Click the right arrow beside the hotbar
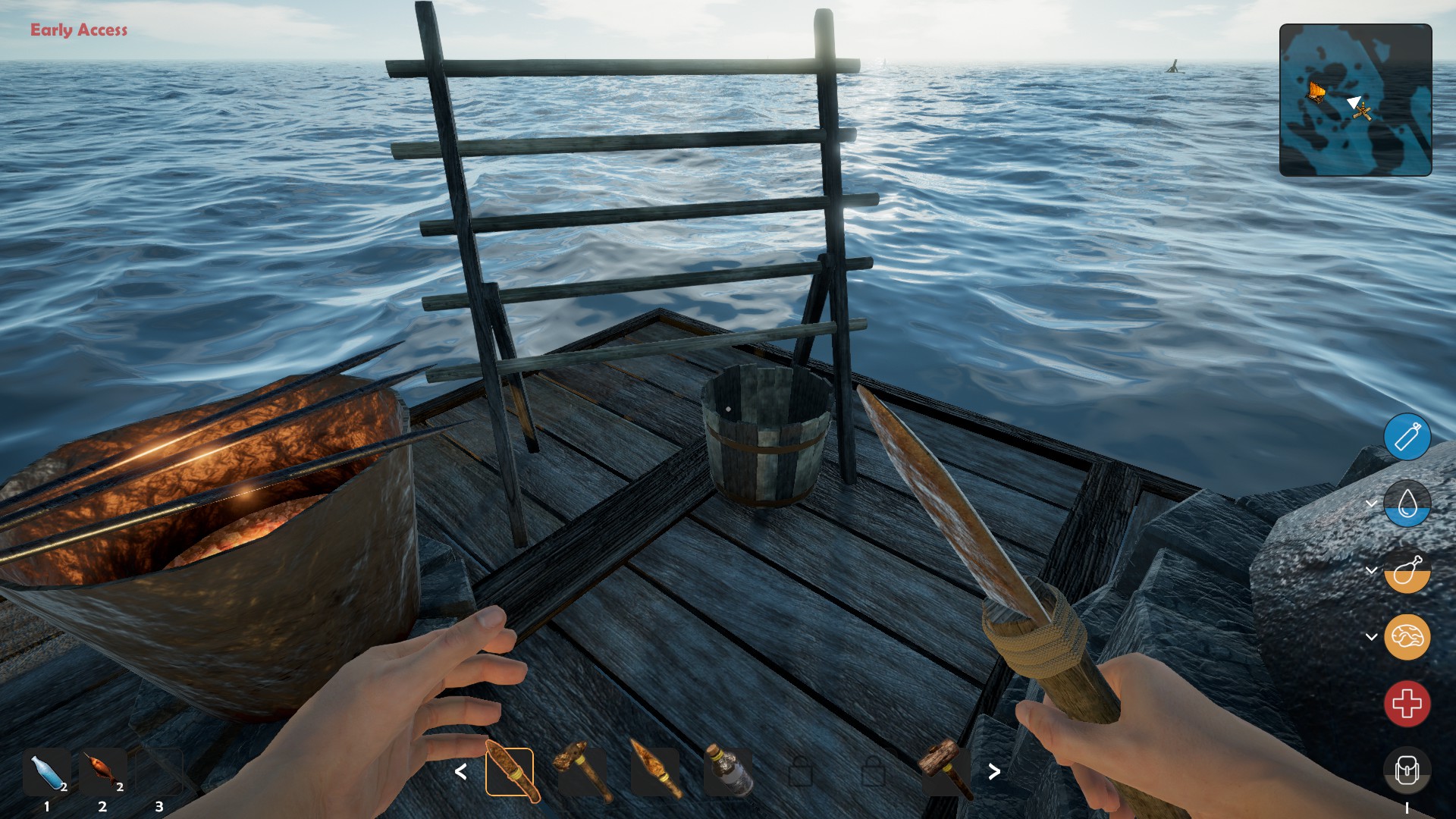This screenshot has width=1456, height=819. [x=994, y=772]
